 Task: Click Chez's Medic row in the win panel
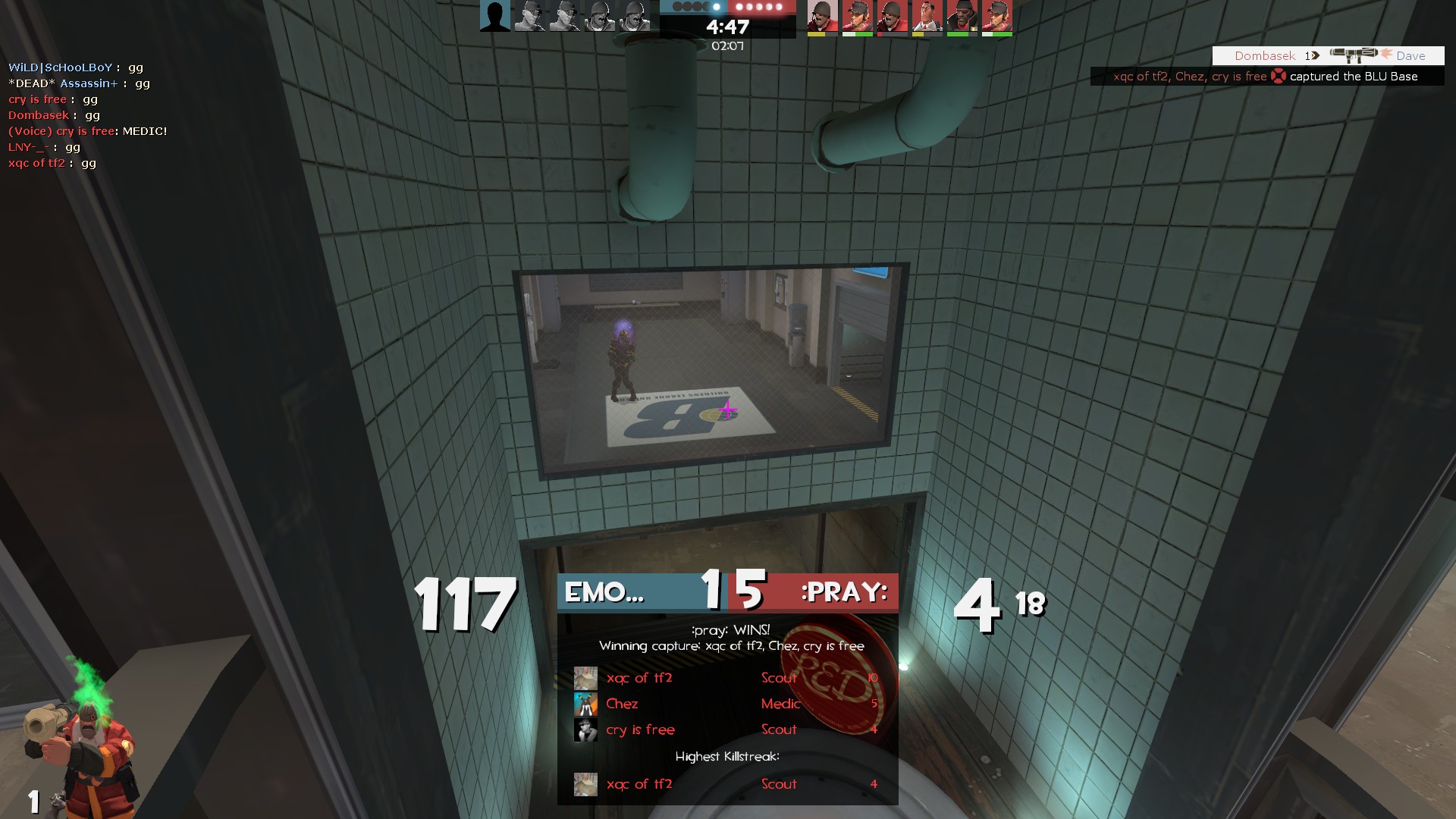(x=726, y=704)
